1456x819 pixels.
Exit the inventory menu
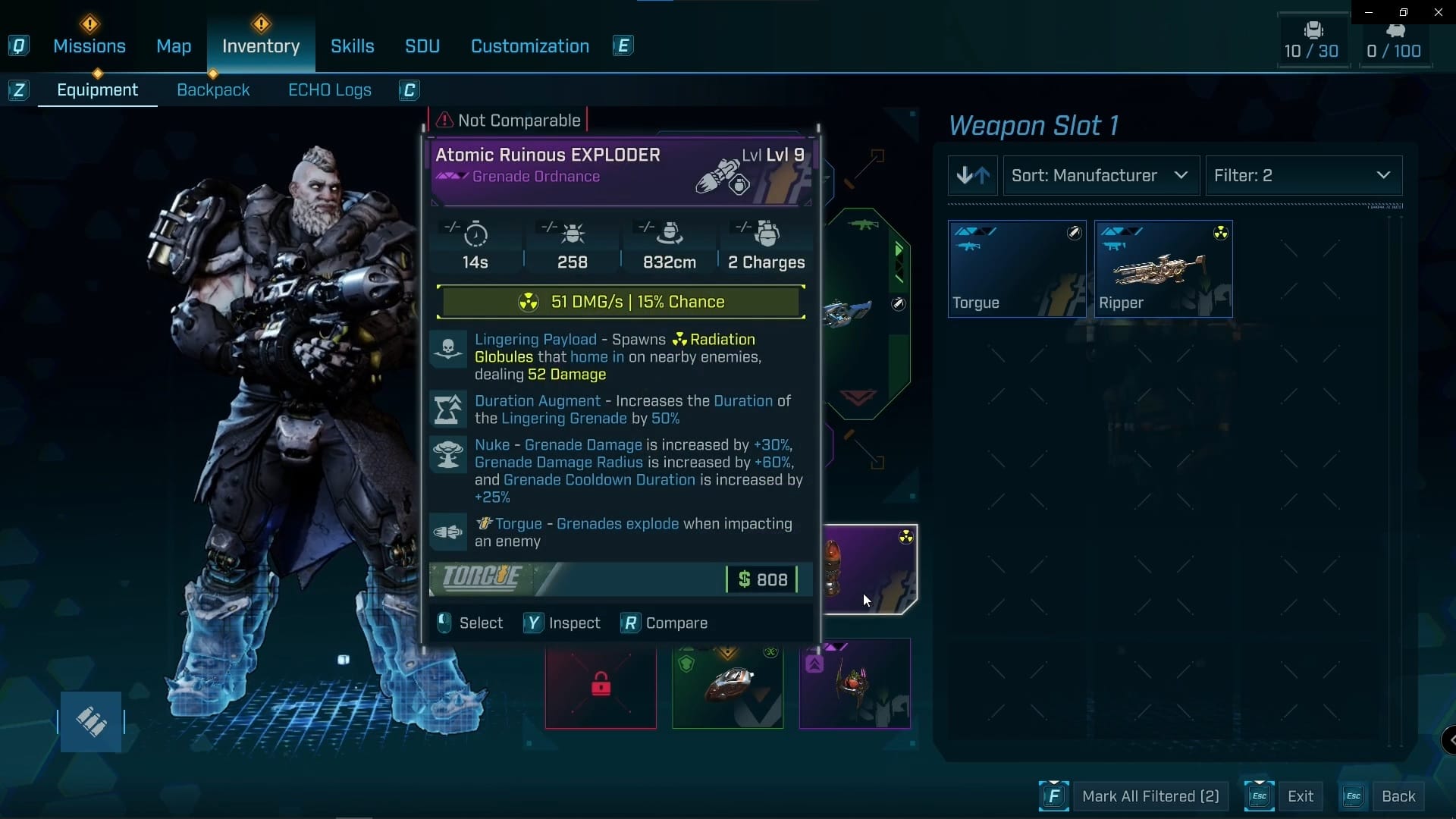coord(1300,796)
